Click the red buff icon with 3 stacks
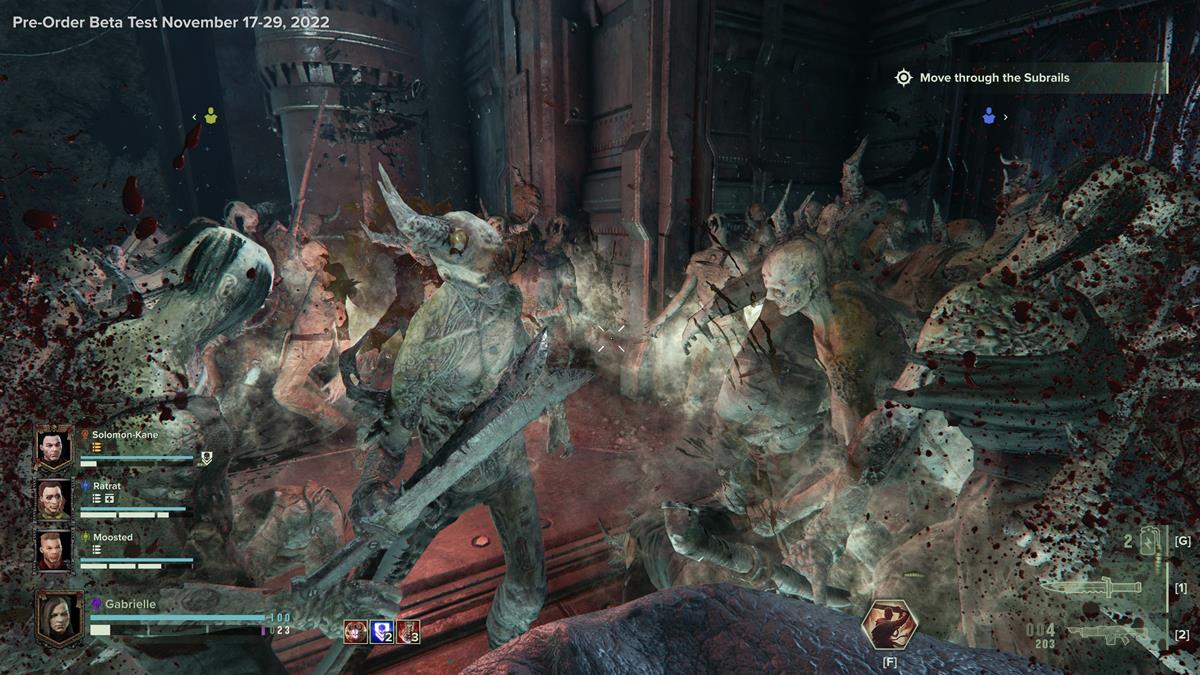Image resolution: width=1200 pixels, height=675 pixels. (408, 632)
